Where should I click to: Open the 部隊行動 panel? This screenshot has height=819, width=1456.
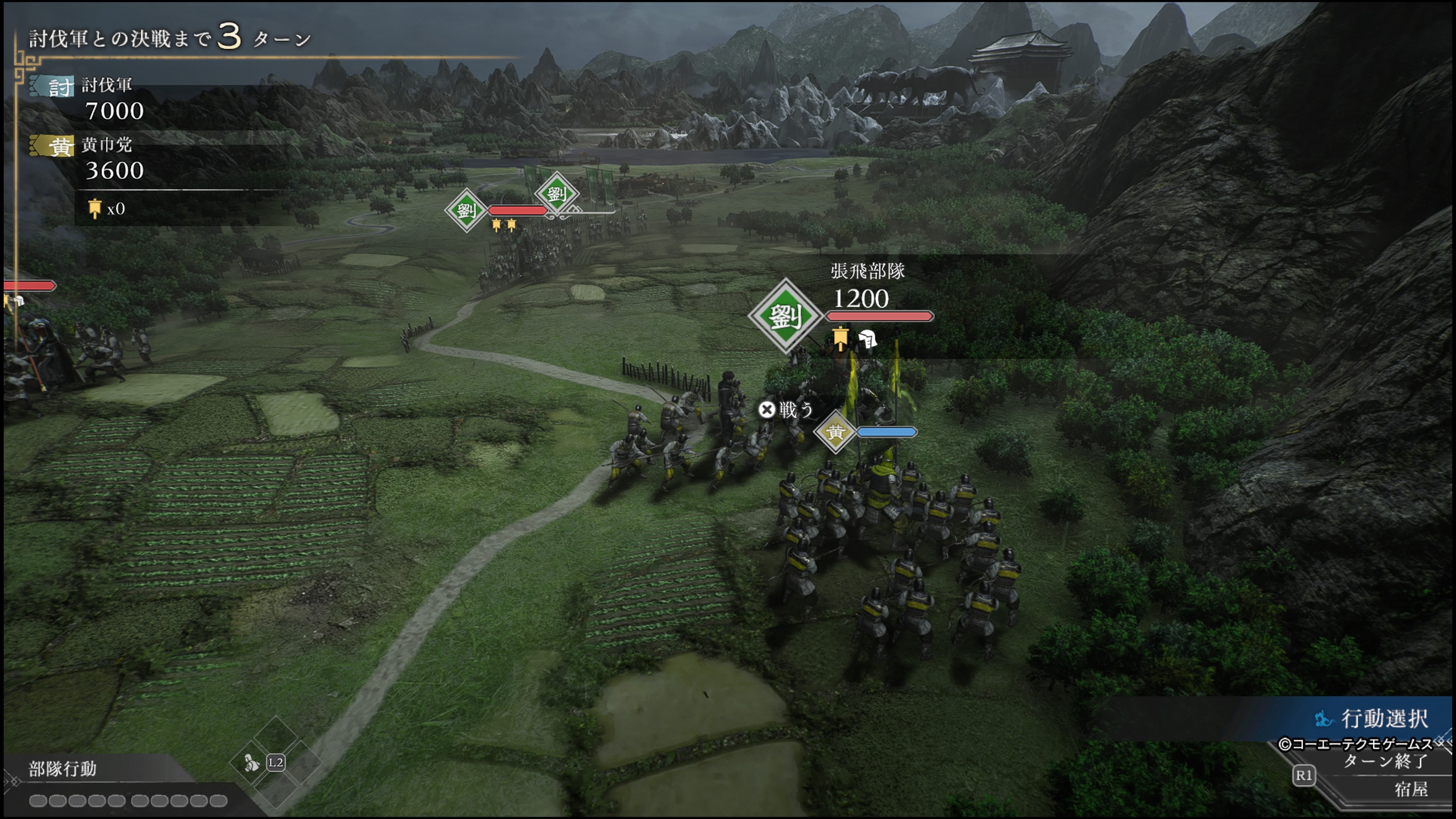tap(63, 769)
